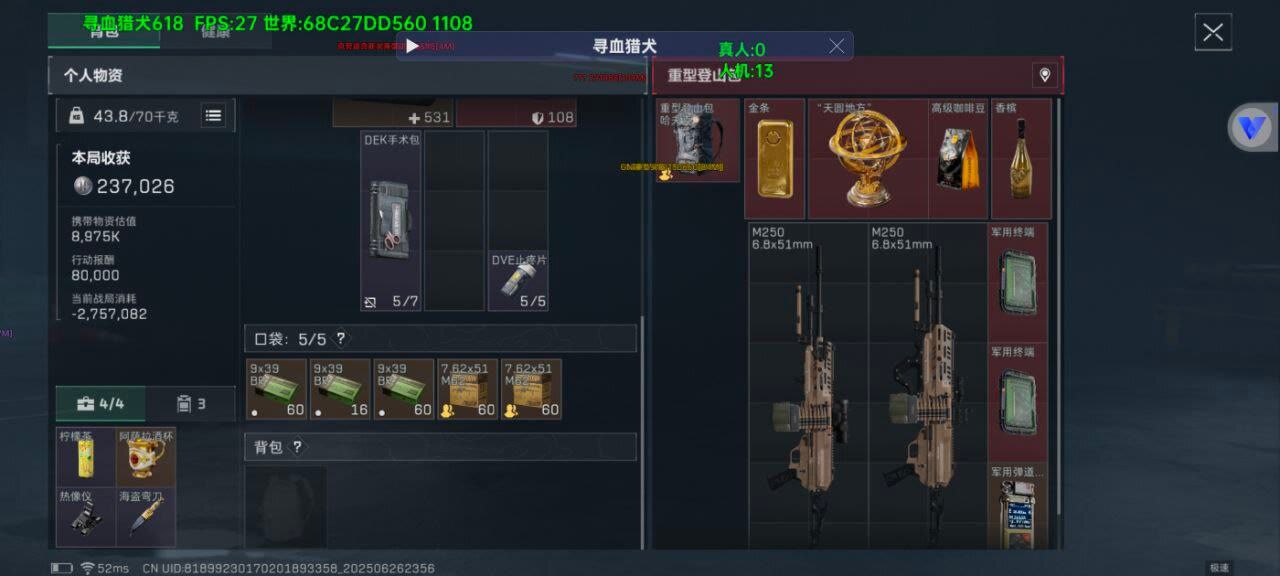Viewport: 1280px width, 576px height.
Task: Select the DEK手术包 surgical kit
Action: 391,220
